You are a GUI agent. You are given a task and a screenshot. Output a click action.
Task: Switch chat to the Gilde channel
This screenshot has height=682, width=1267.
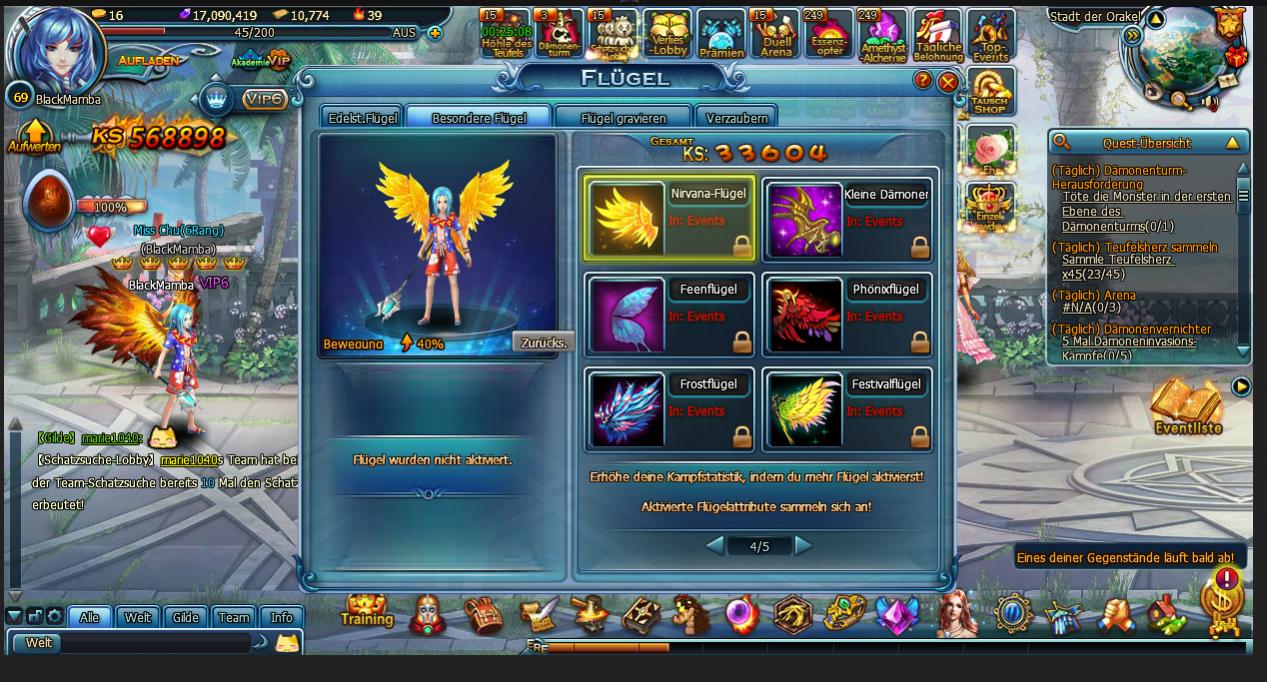186,617
